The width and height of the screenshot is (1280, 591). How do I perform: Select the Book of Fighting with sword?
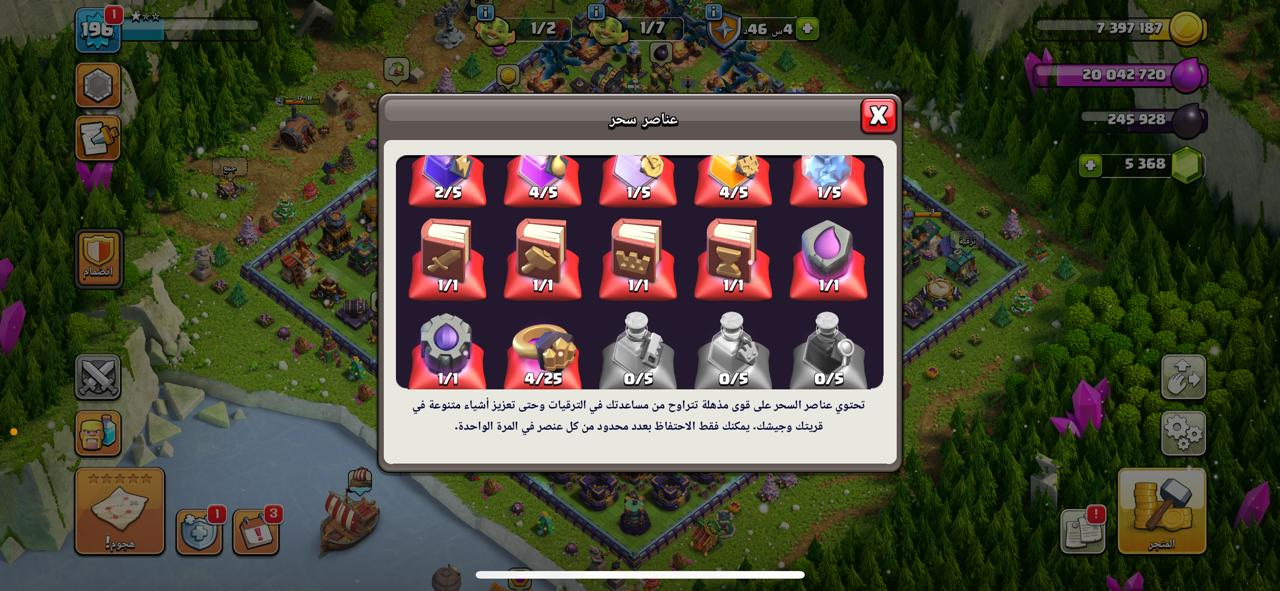[447, 258]
